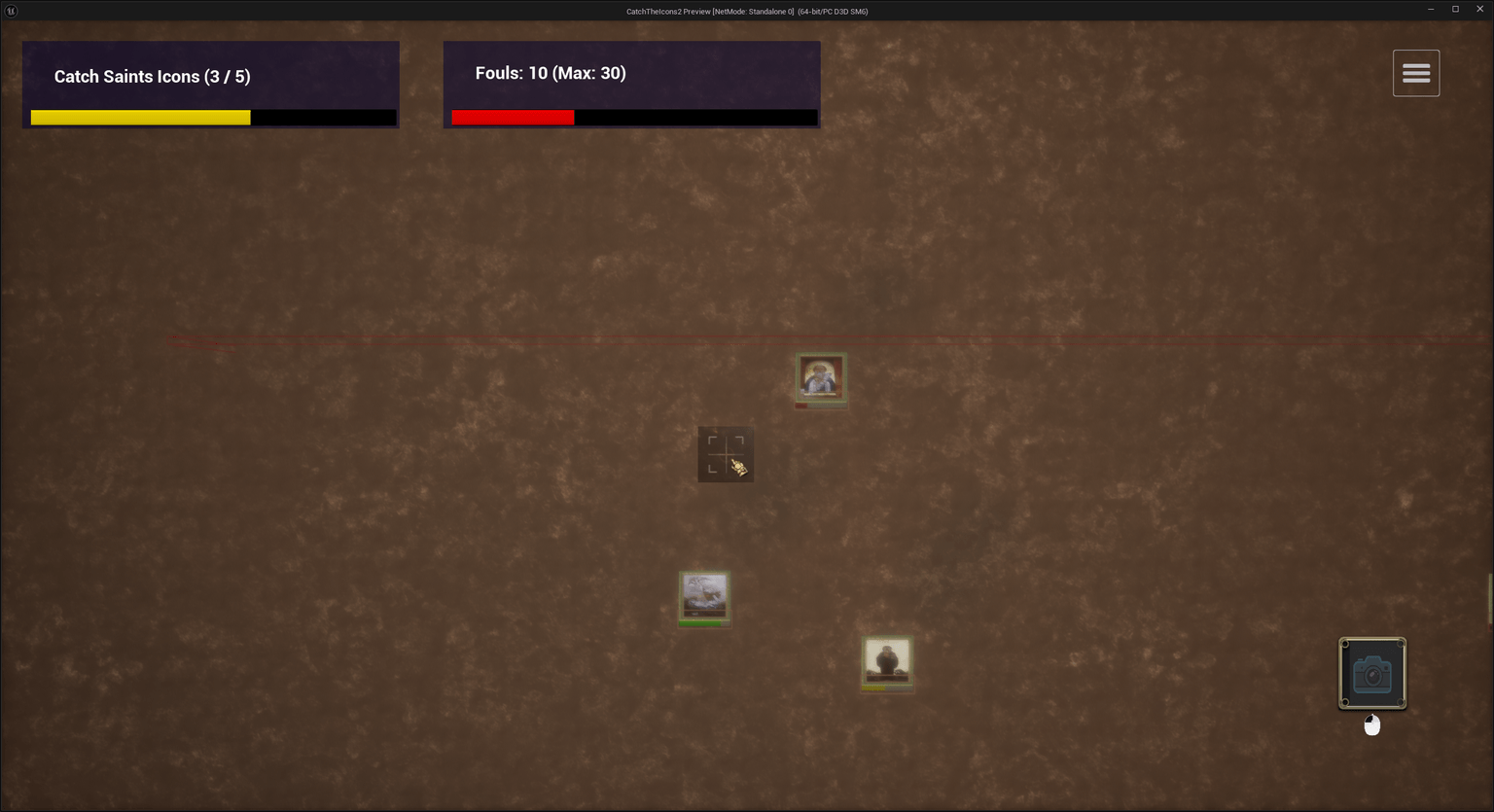Click the gold frame around the camera icon
The image size is (1494, 812).
pos(1372,640)
